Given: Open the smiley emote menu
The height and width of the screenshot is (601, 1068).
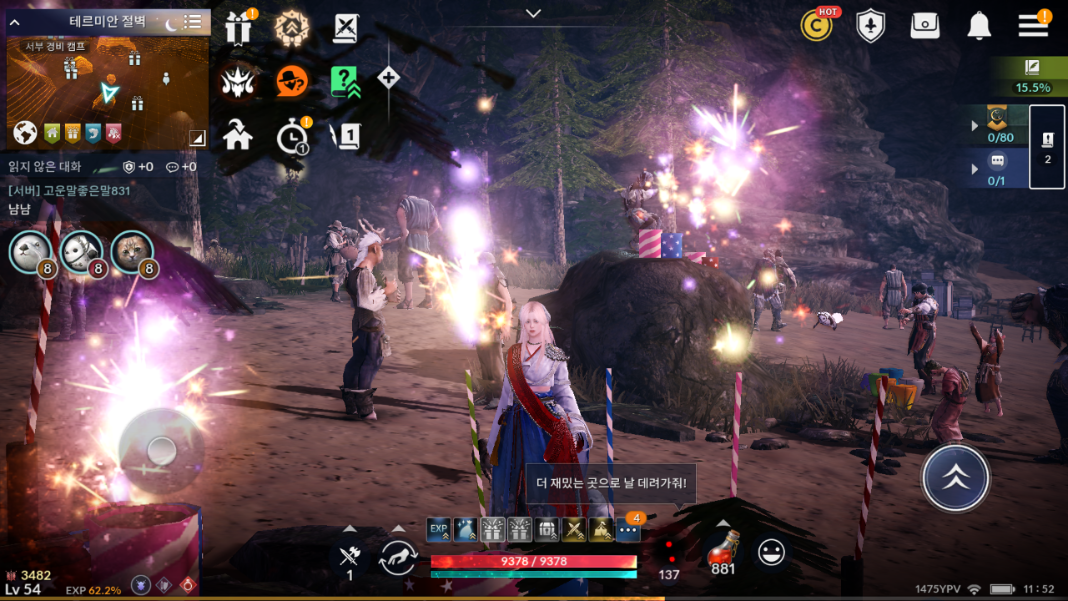Looking at the screenshot, I should 771,552.
